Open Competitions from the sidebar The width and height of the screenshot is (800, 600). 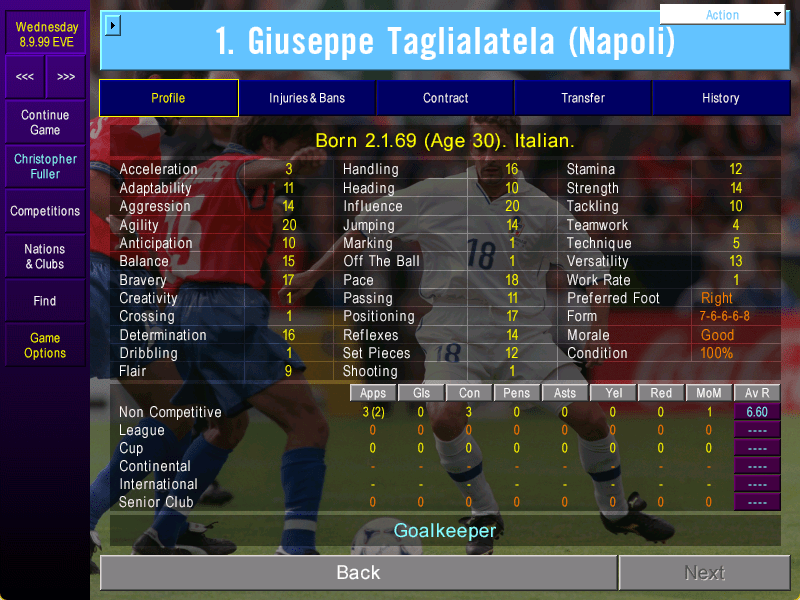[45, 211]
